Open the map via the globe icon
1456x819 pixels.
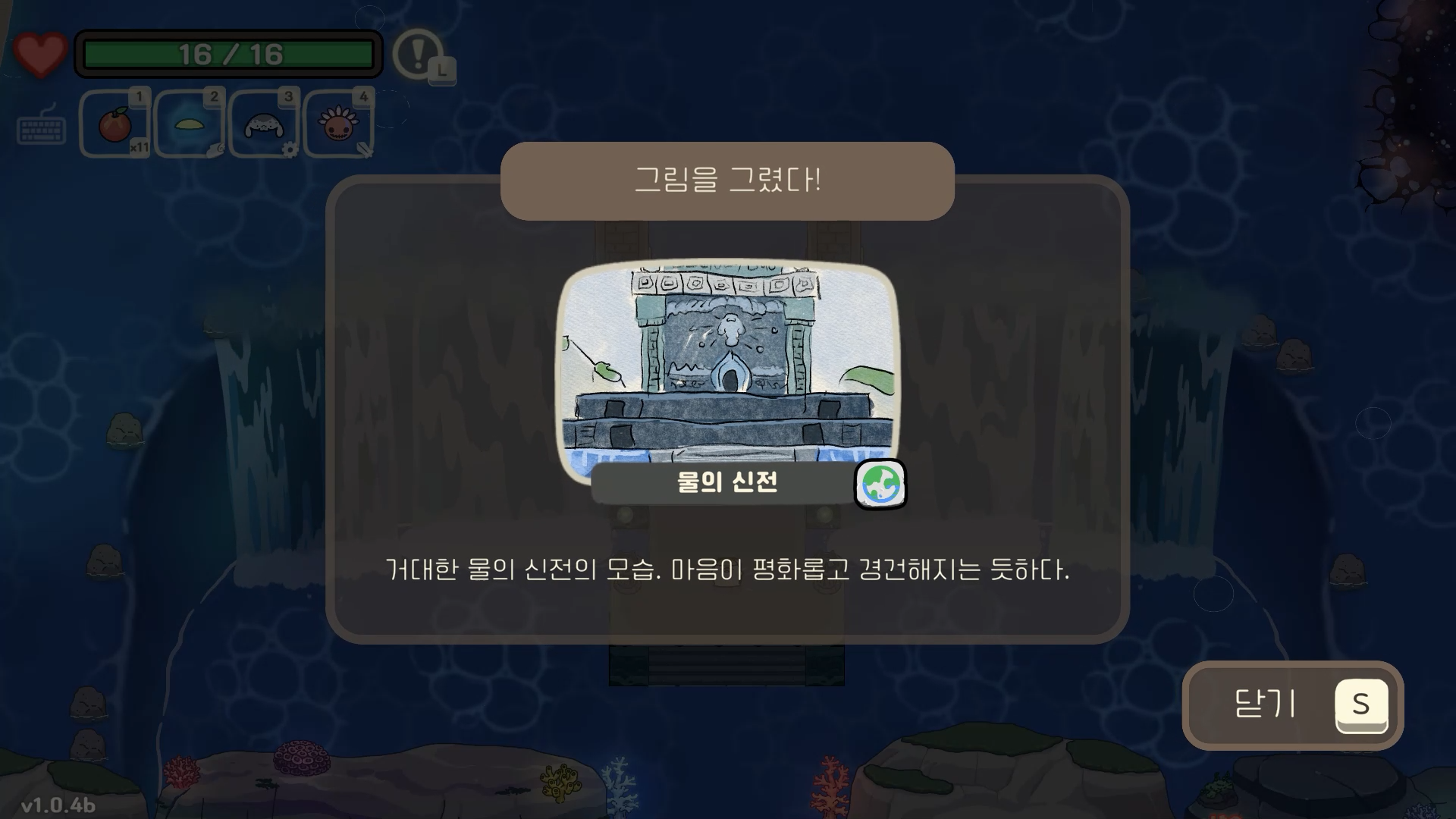click(881, 485)
